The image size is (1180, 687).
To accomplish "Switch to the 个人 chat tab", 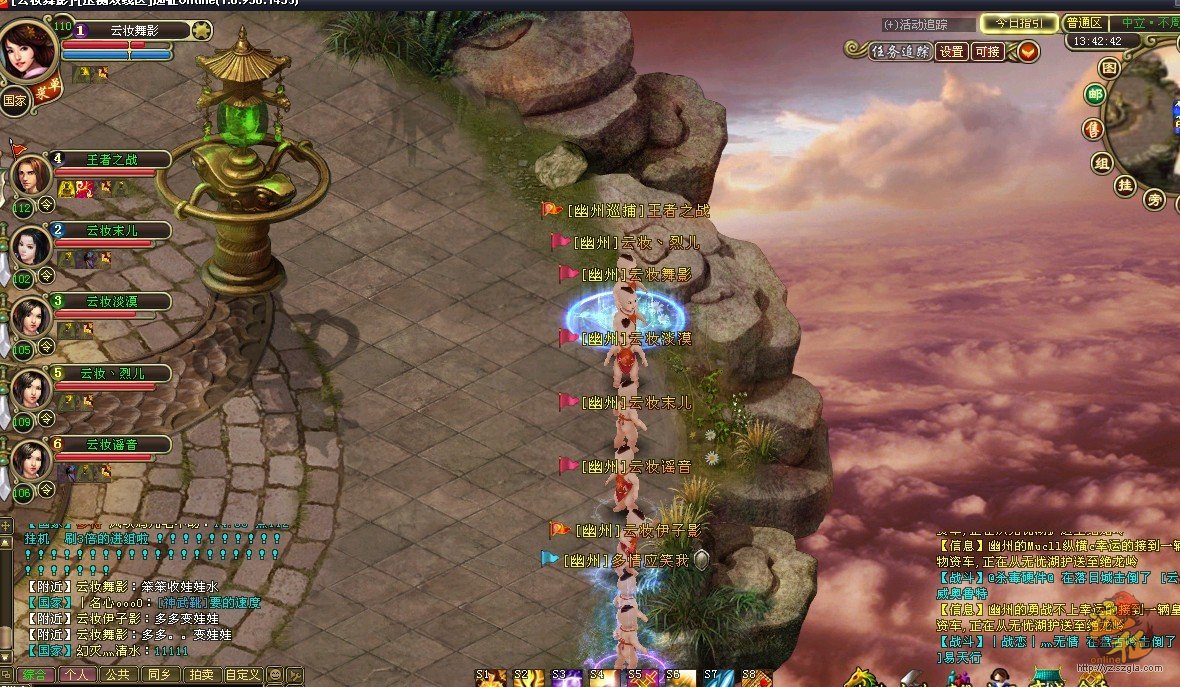I will (x=76, y=675).
